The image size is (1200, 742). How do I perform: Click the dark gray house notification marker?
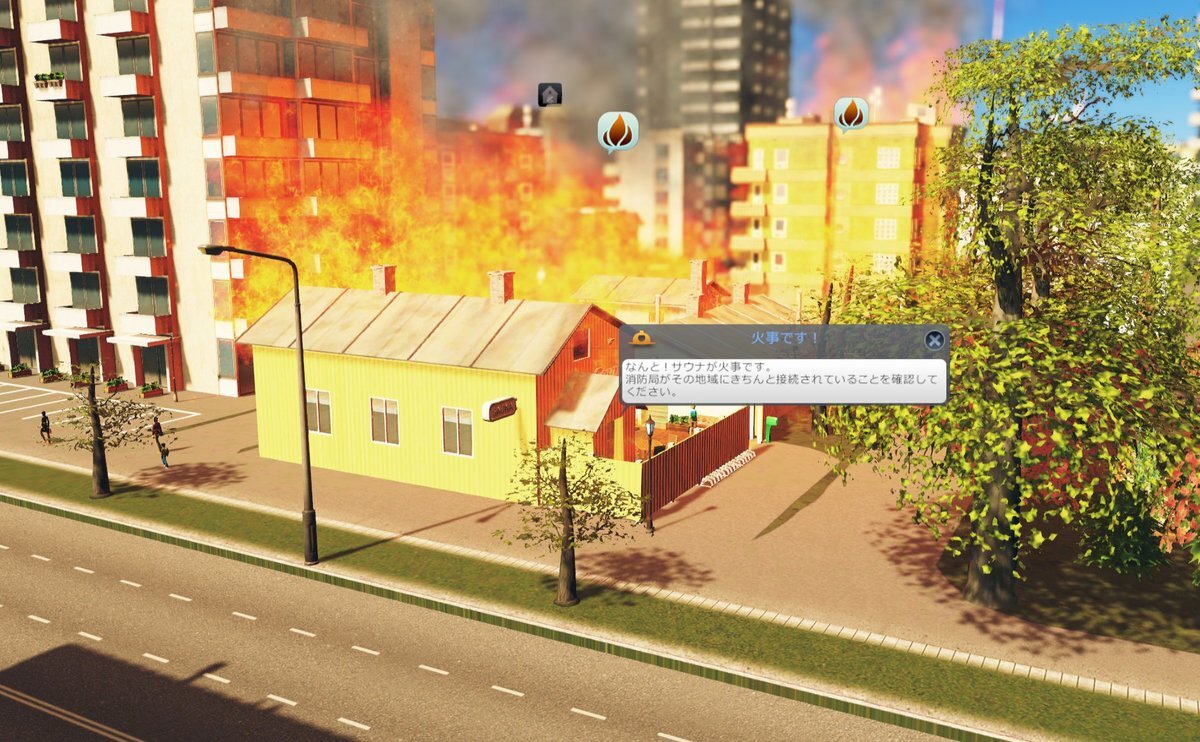pos(549,95)
